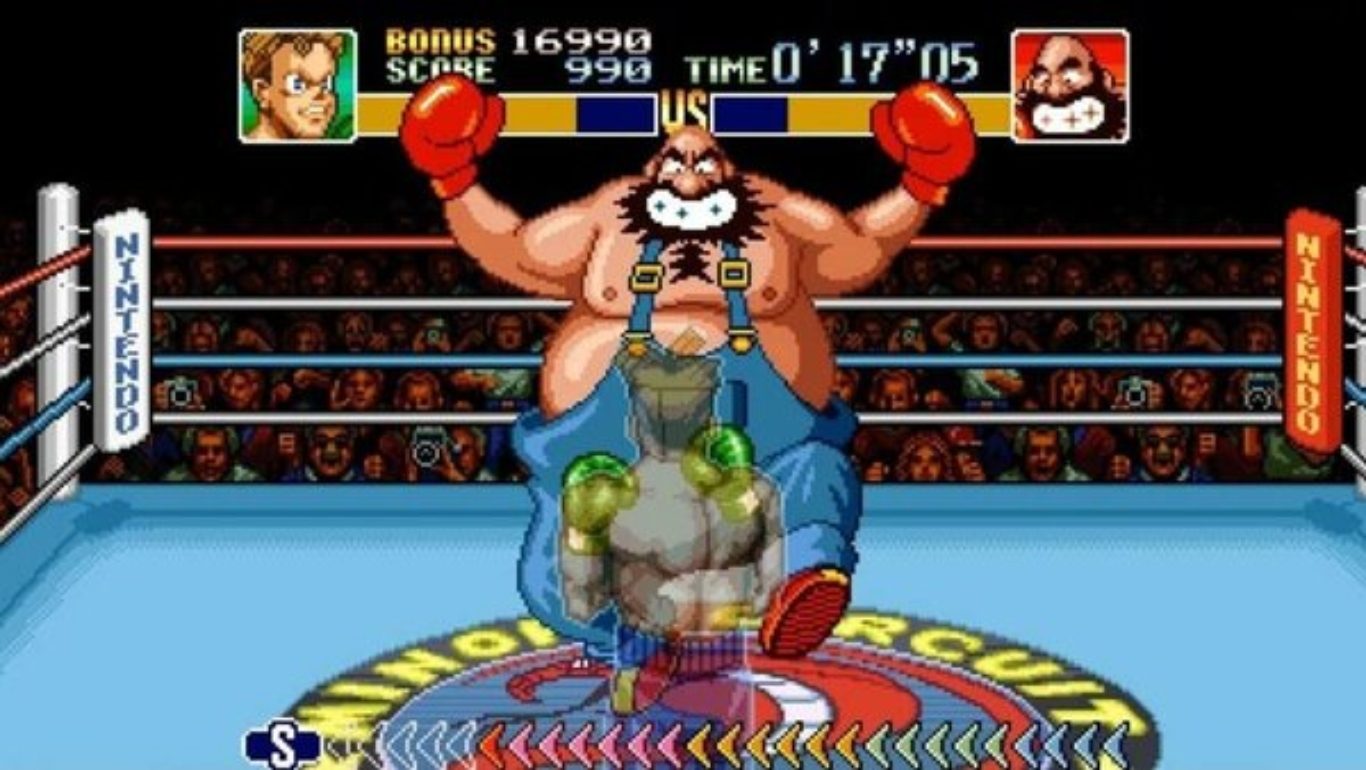This screenshot has width=1366, height=770.
Task: Select the bearded opponent portrait
Action: [1070, 86]
